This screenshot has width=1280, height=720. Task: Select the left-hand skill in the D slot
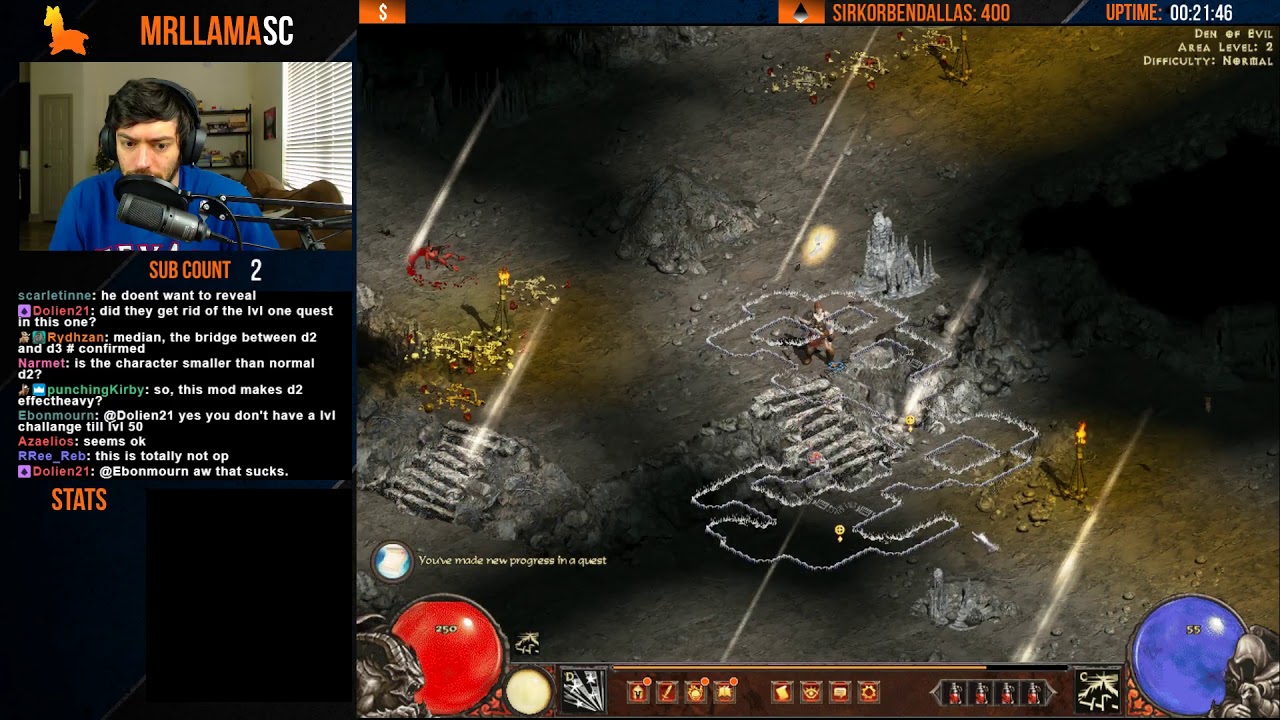click(x=585, y=690)
